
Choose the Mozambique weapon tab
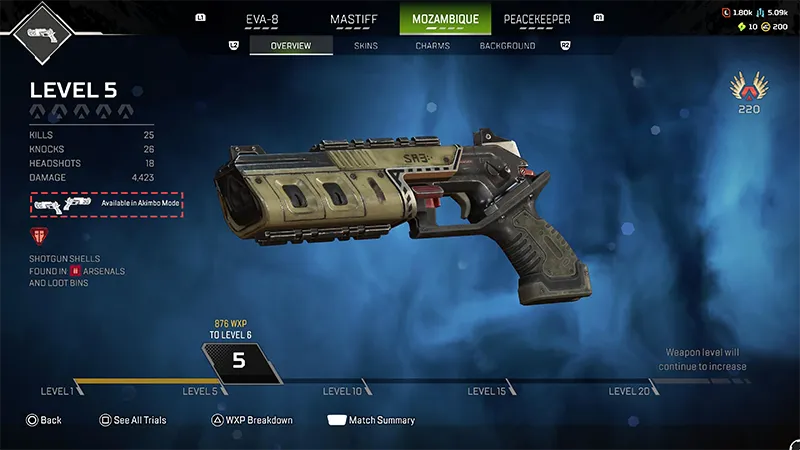tap(445, 18)
